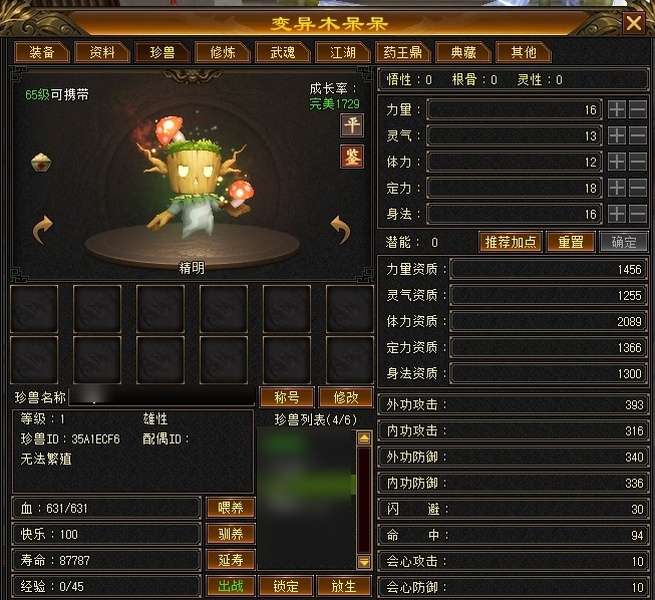Send pet to battle with 出战
The width and height of the screenshot is (655, 600).
point(231,586)
